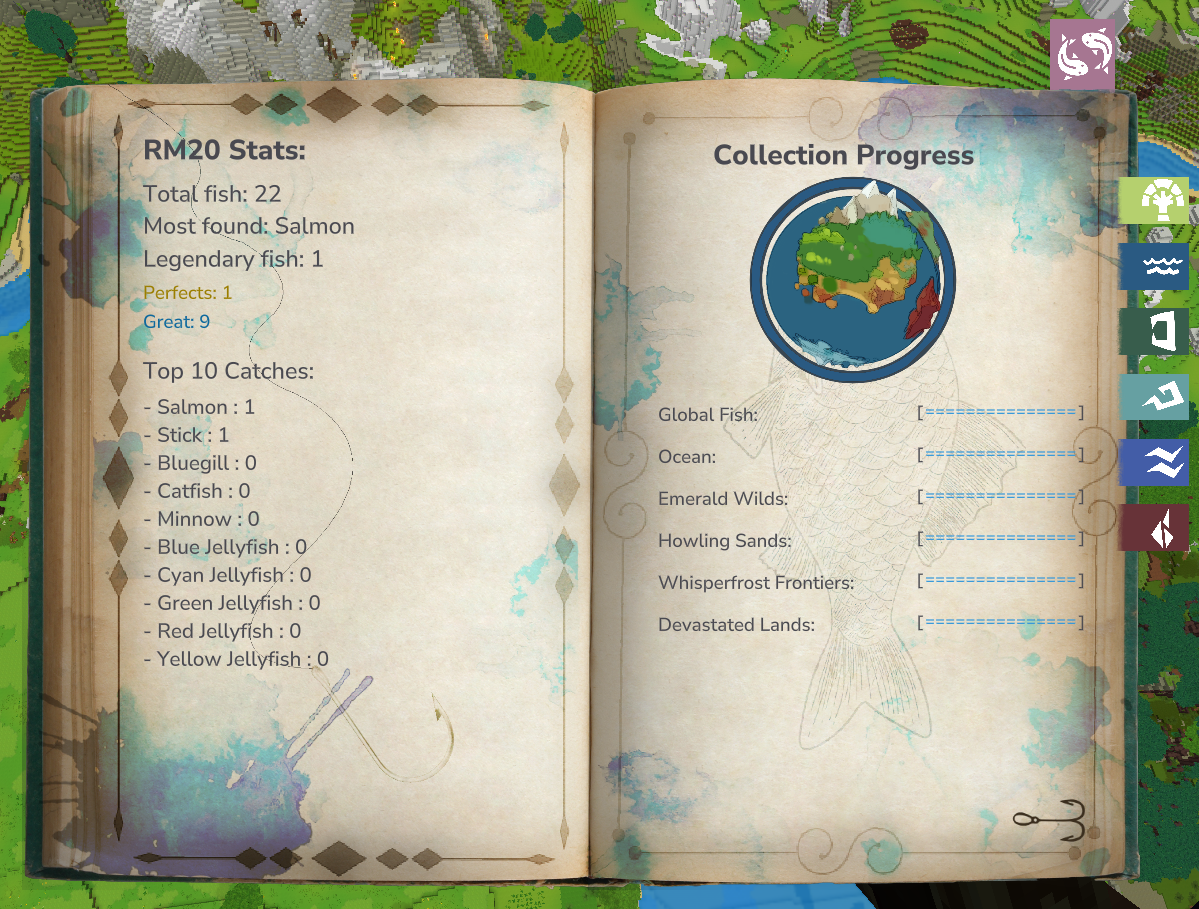The image size is (1199, 909).
Task: Switch to the light green tree tab
Action: 1154,201
